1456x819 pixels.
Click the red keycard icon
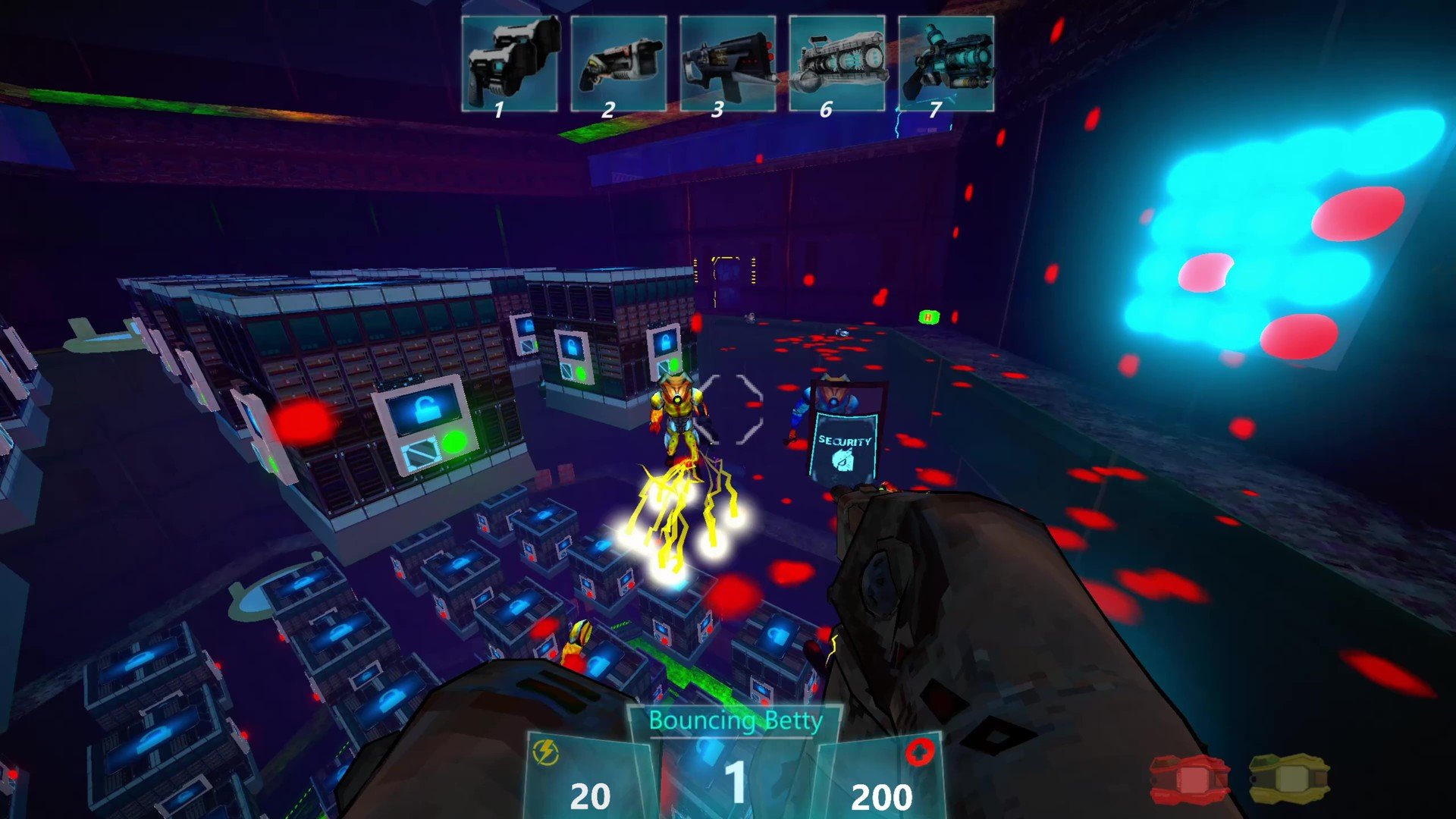click(x=1189, y=780)
